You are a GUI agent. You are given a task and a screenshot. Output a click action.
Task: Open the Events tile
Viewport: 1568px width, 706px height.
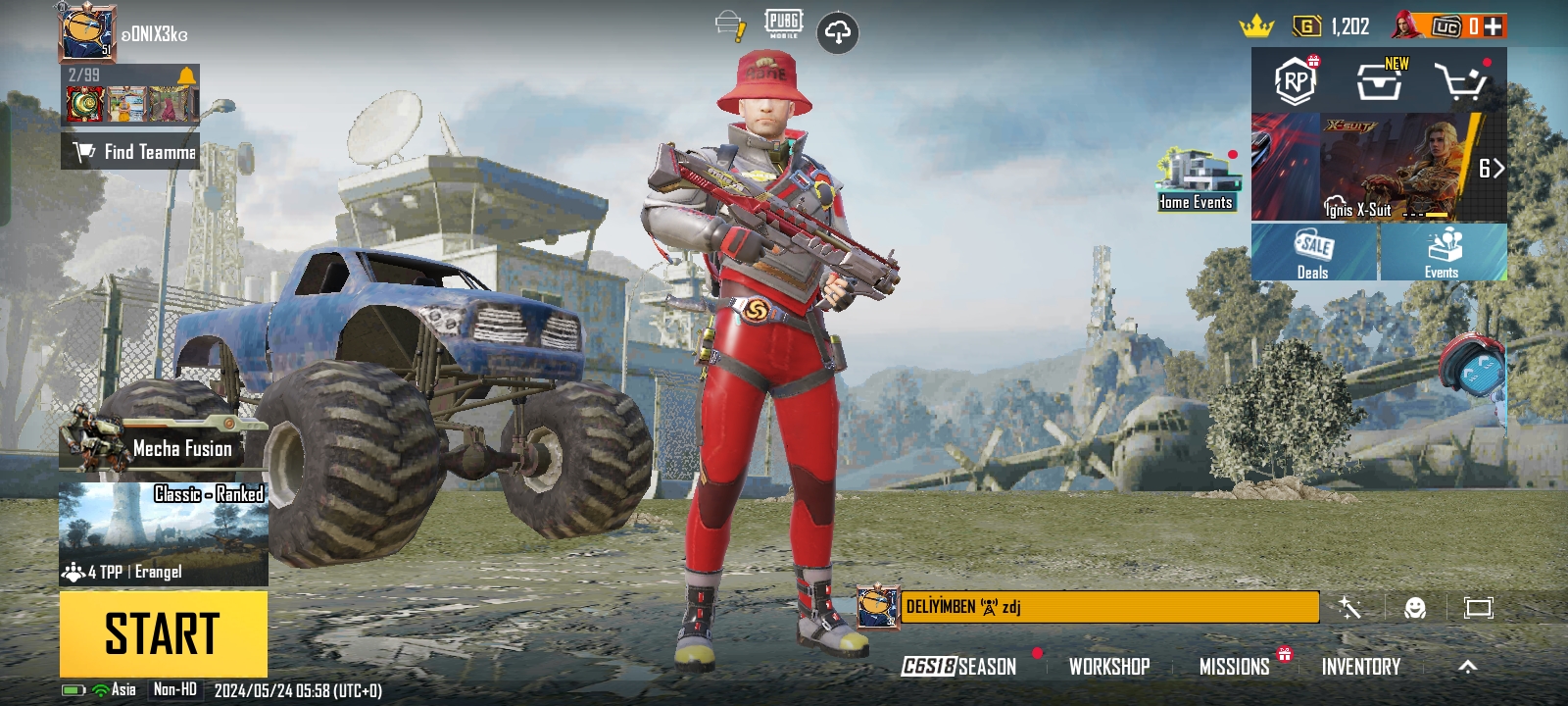1443,252
